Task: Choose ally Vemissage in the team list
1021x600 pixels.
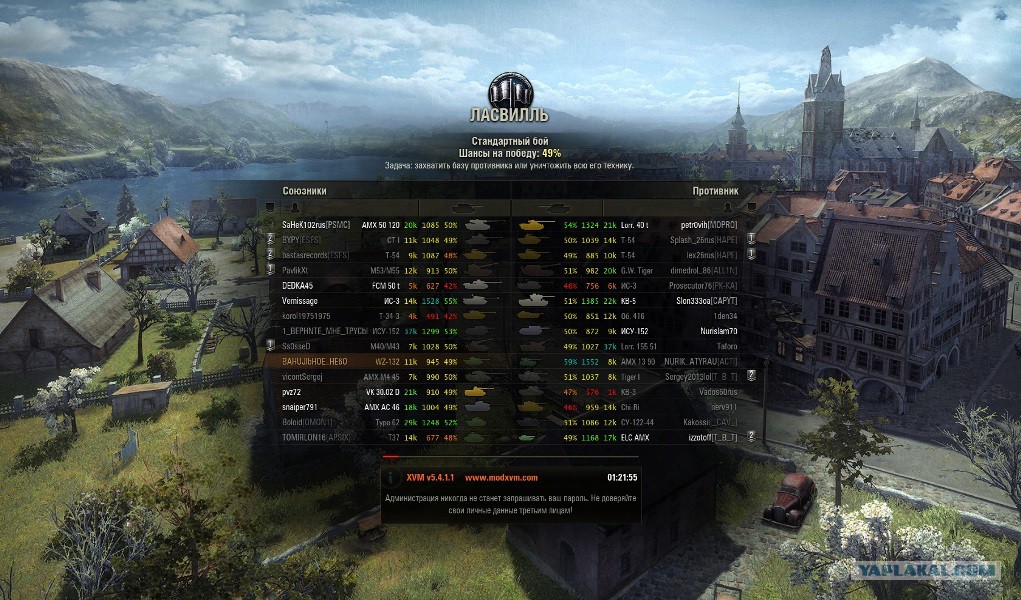Action: click(305, 300)
